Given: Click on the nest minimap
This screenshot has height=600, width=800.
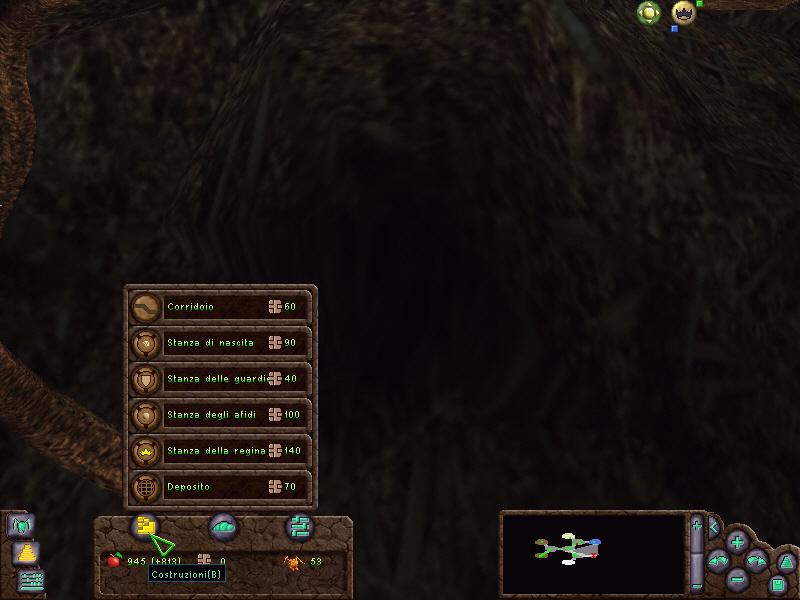Looking at the screenshot, I should pyautogui.click(x=590, y=553).
